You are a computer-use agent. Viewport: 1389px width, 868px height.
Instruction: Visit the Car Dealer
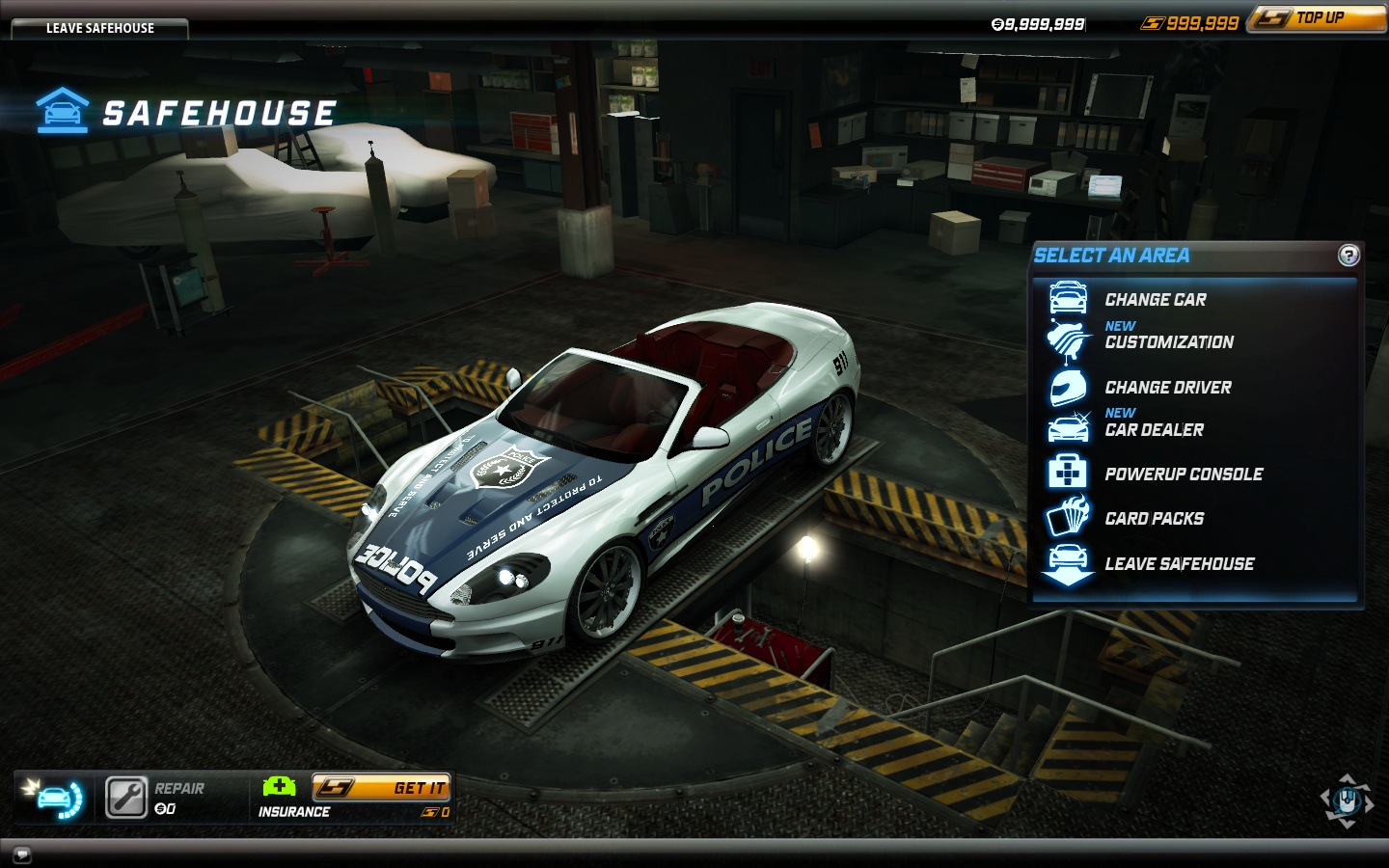pos(1154,430)
